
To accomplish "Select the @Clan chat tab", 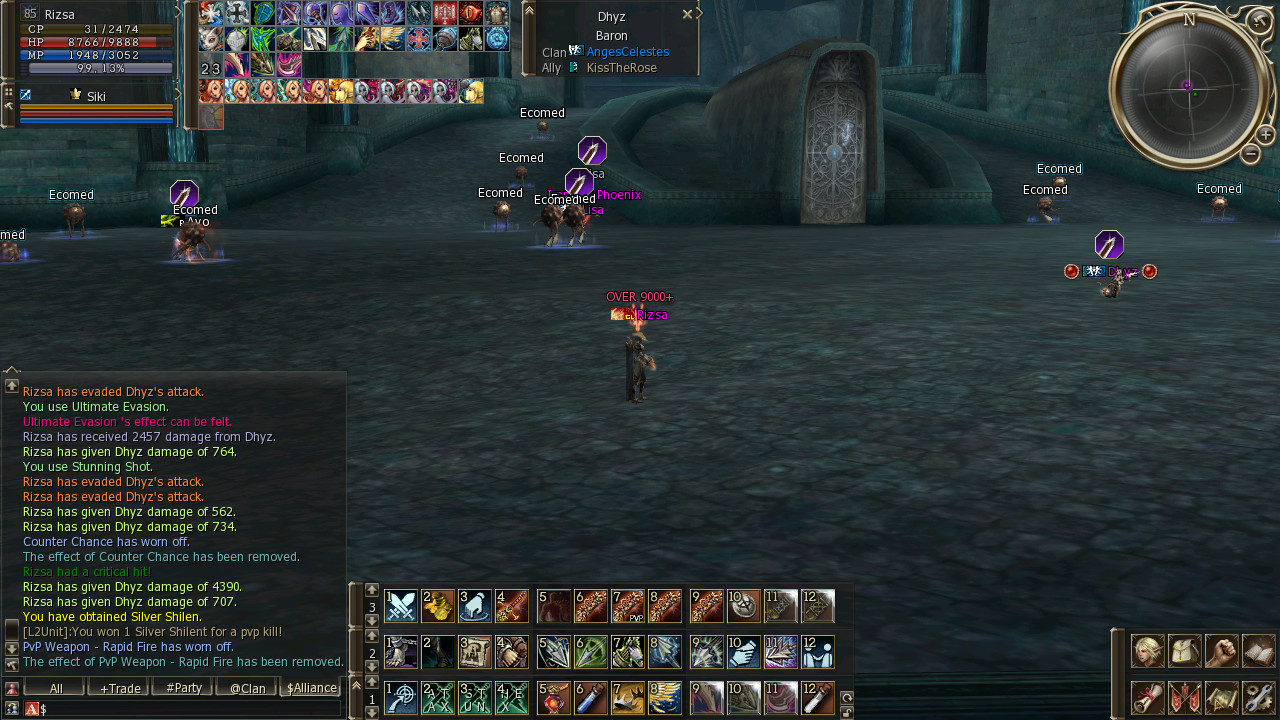I will 247,688.
